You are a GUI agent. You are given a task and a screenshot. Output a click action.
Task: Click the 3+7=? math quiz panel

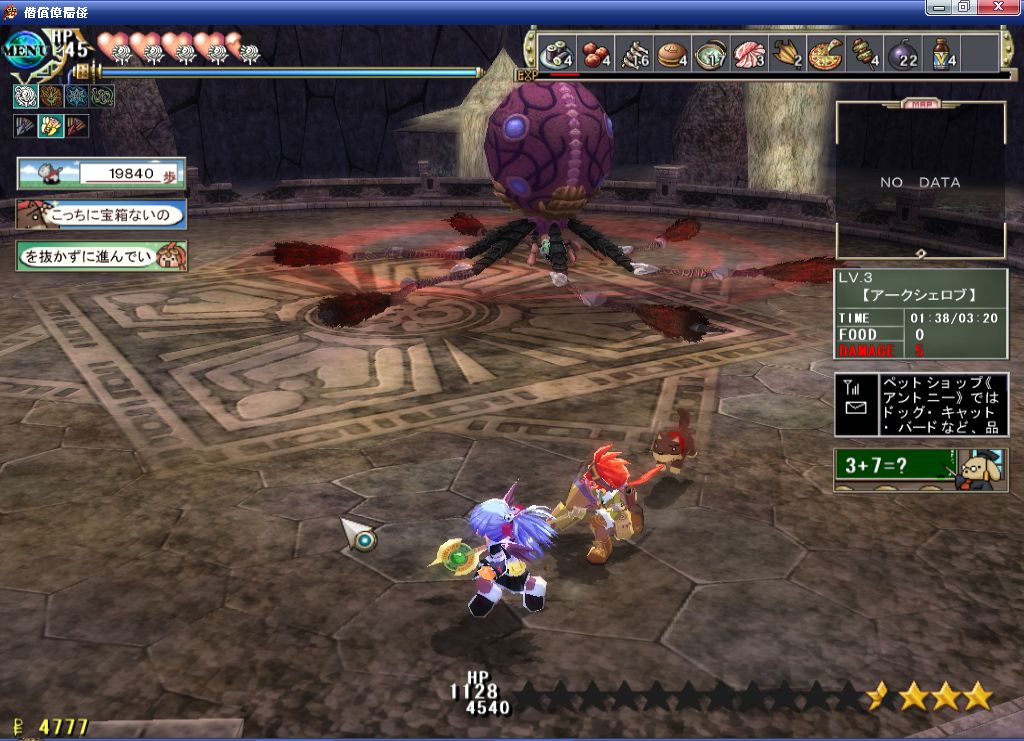pyautogui.click(x=920, y=469)
